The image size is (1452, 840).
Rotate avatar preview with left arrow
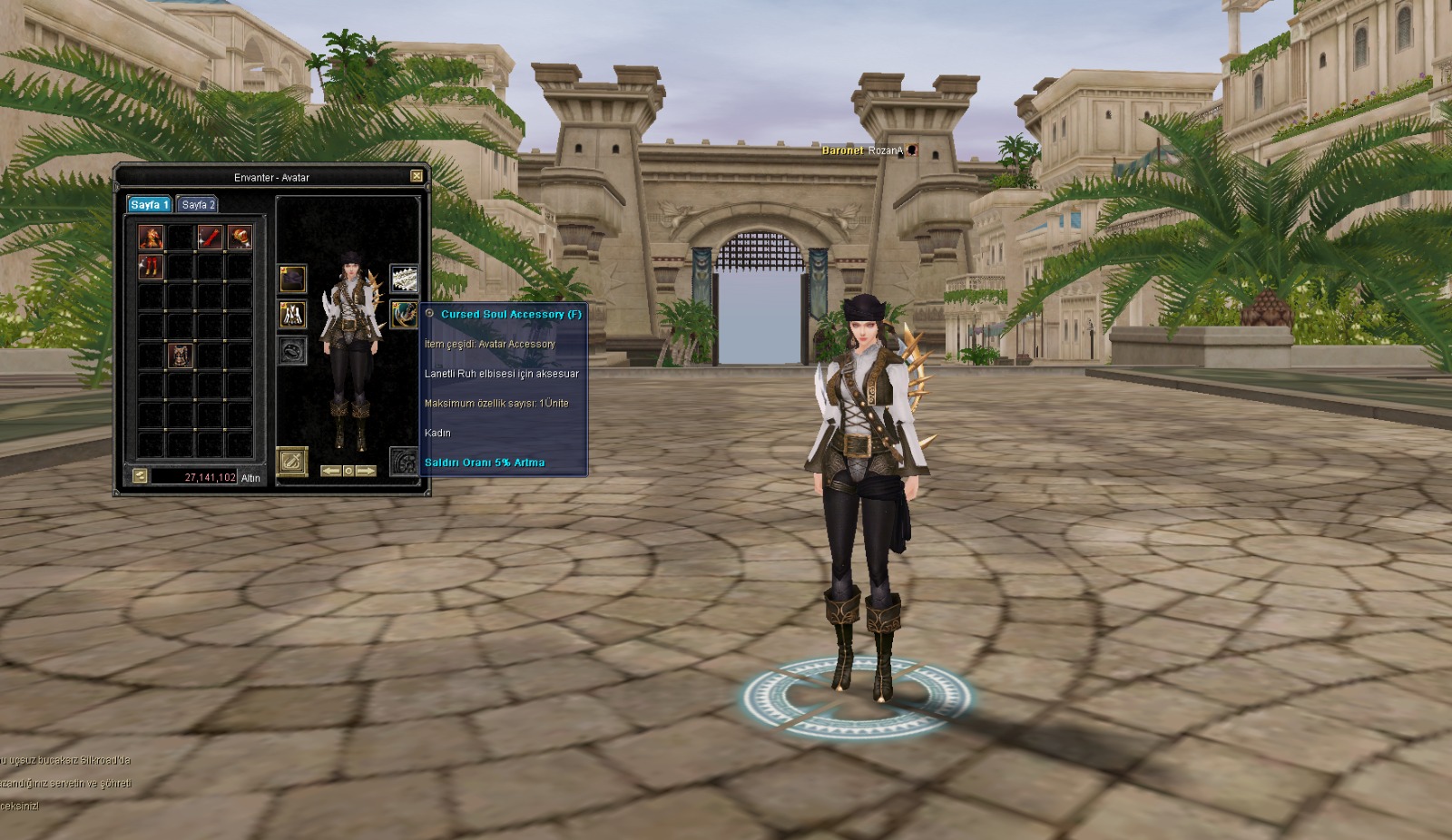tap(331, 472)
